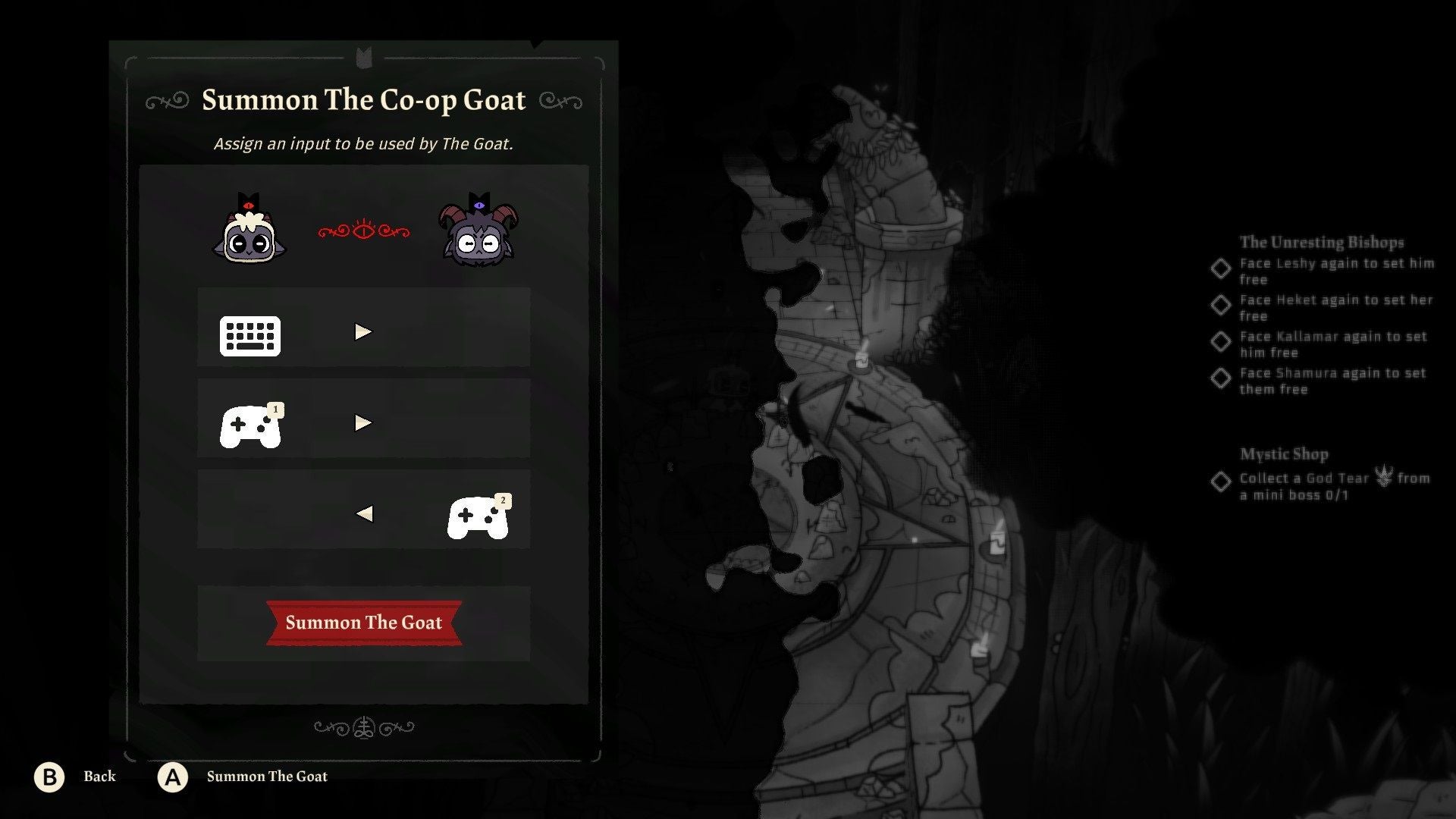Click the goat character portrait
This screenshot has height=819, width=1456.
478,235
